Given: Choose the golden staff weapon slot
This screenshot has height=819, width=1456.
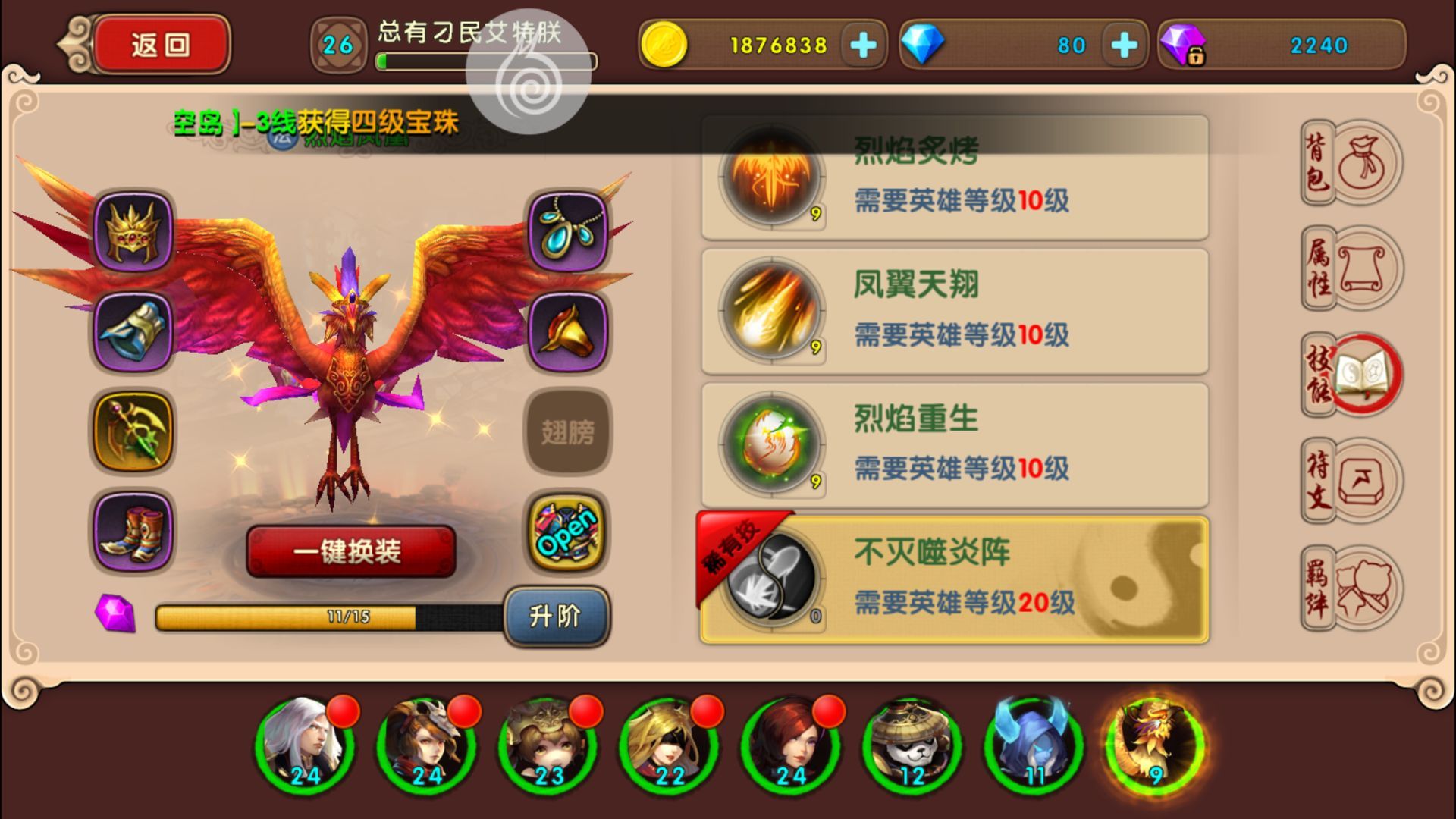Looking at the screenshot, I should pos(133,431).
